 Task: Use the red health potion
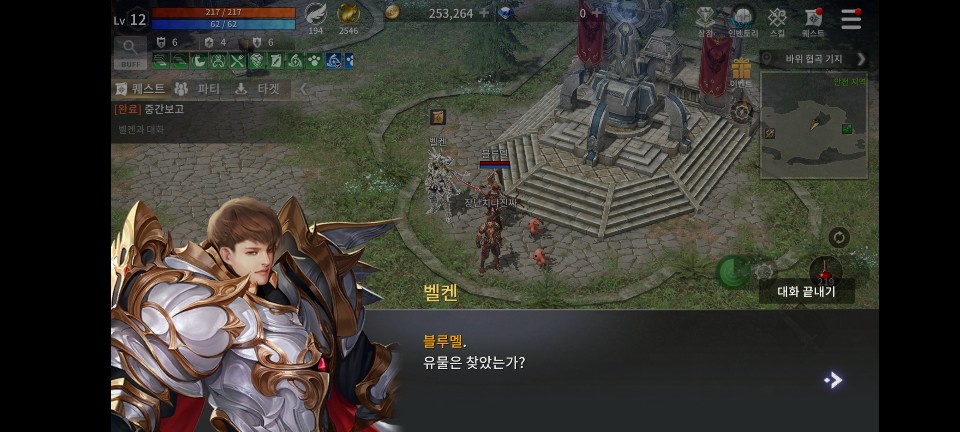[x=824, y=270]
